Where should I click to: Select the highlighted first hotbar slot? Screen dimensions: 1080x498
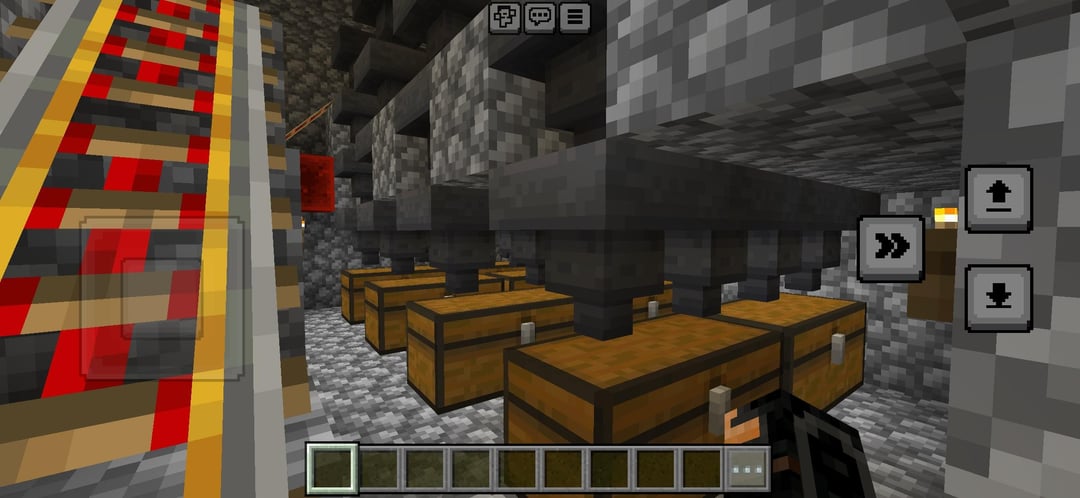coord(329,469)
